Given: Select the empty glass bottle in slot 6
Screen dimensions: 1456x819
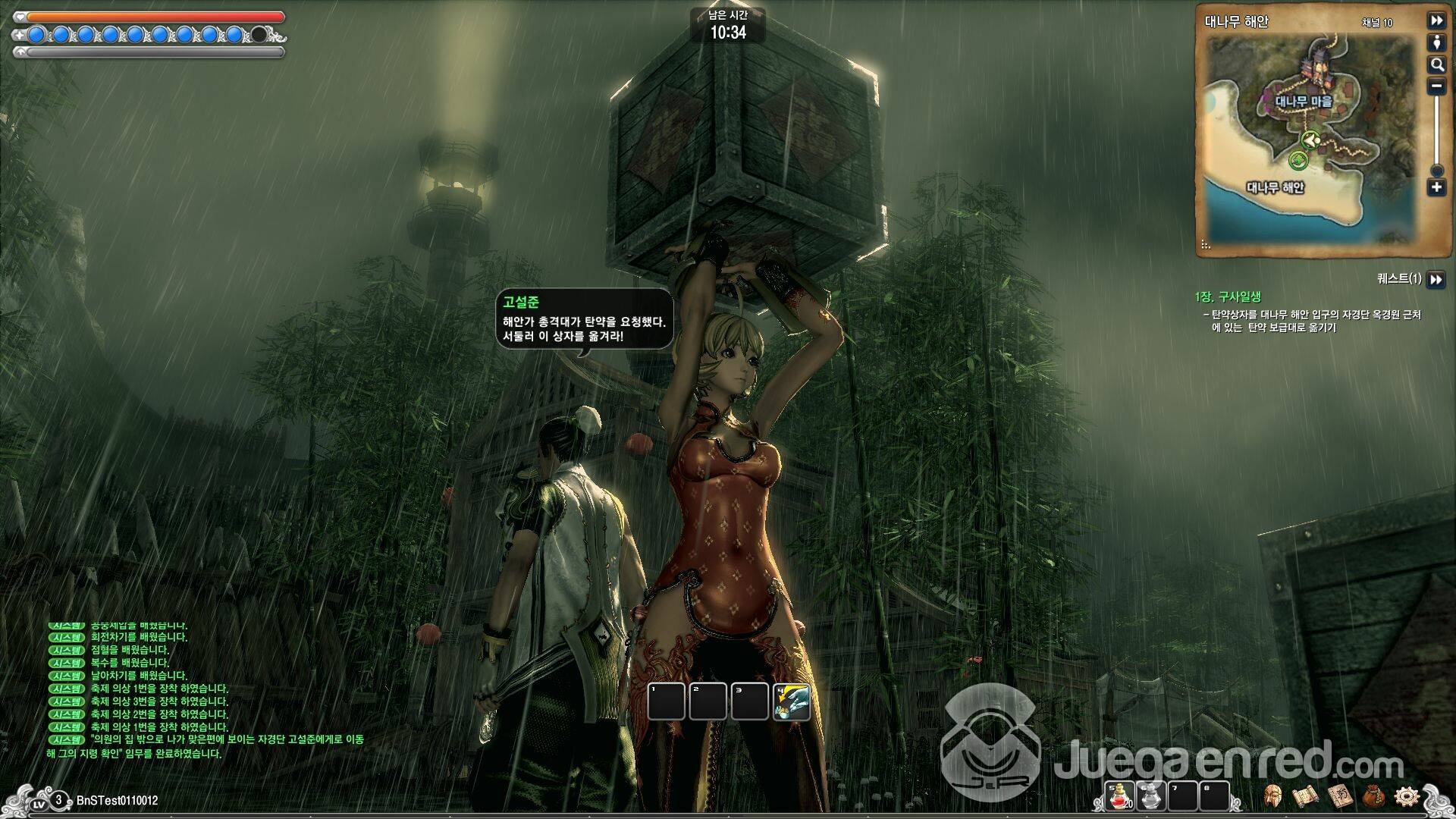Looking at the screenshot, I should coord(1150,796).
